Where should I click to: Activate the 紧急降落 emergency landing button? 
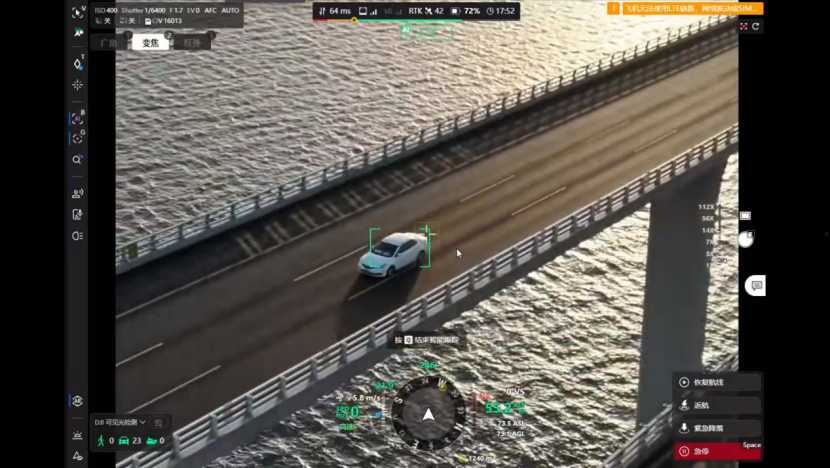point(717,428)
